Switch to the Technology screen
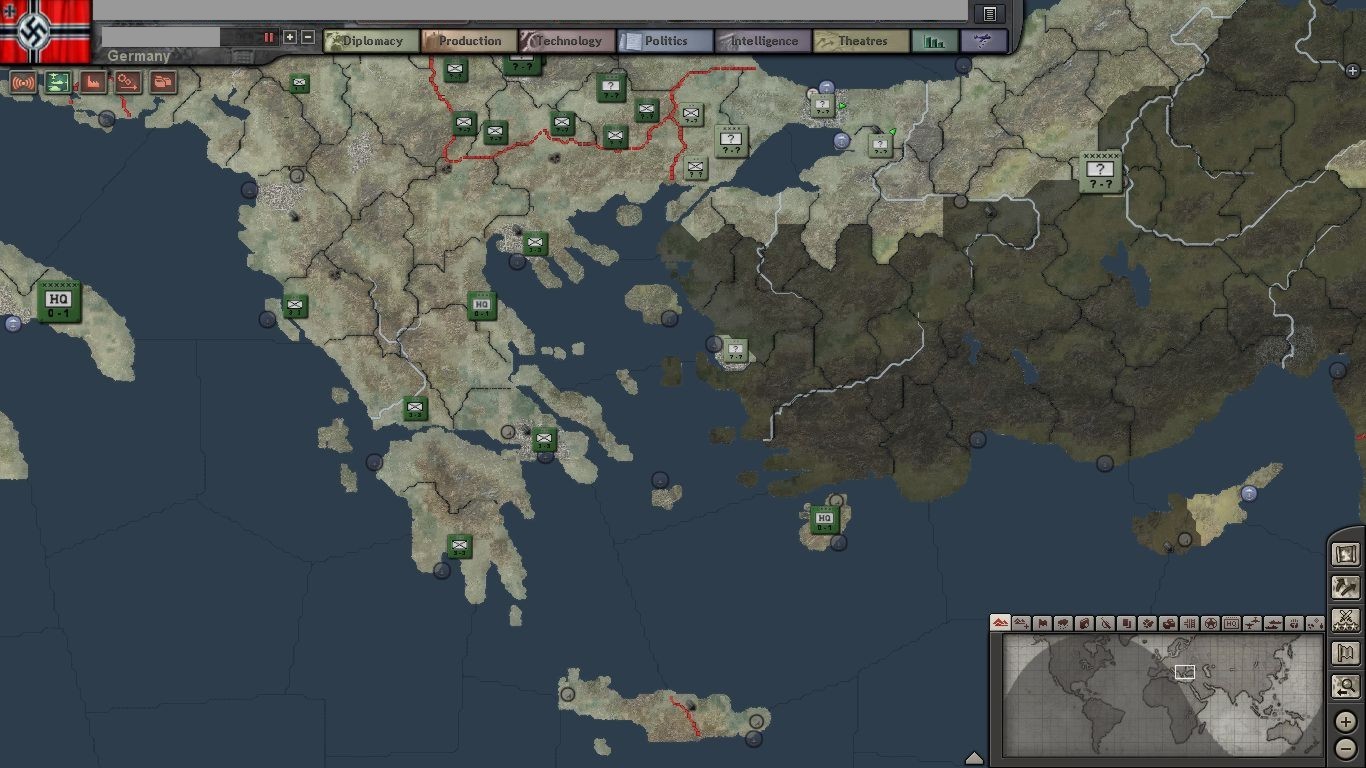 [x=567, y=41]
